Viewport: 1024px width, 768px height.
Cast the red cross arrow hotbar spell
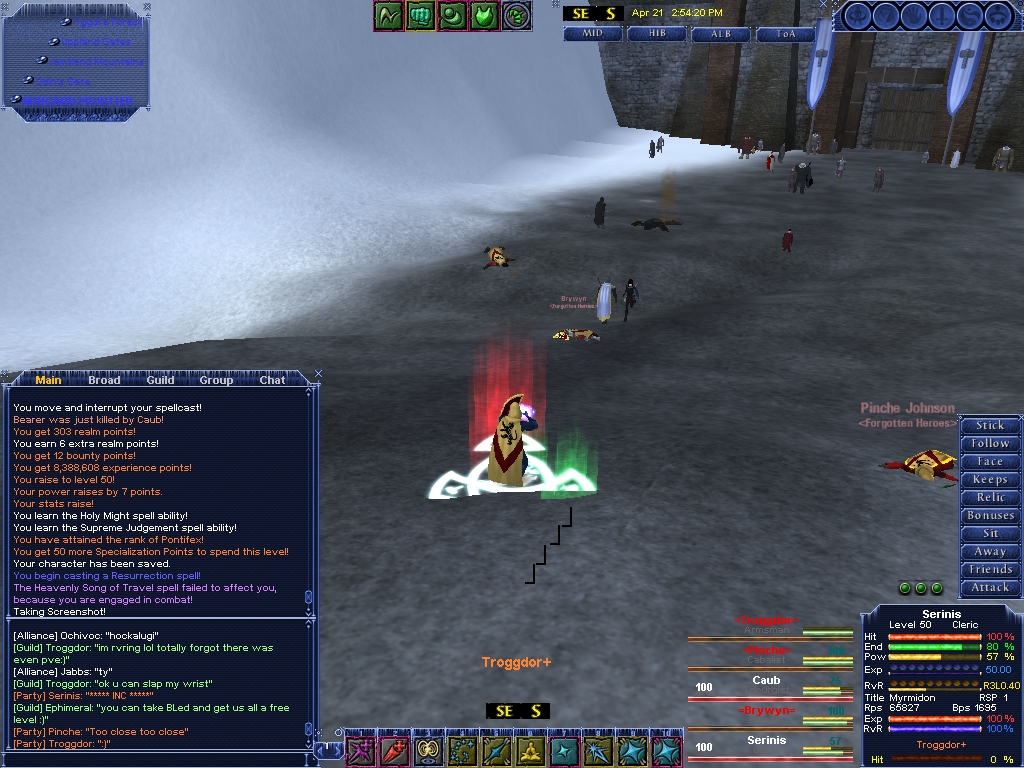[395, 751]
